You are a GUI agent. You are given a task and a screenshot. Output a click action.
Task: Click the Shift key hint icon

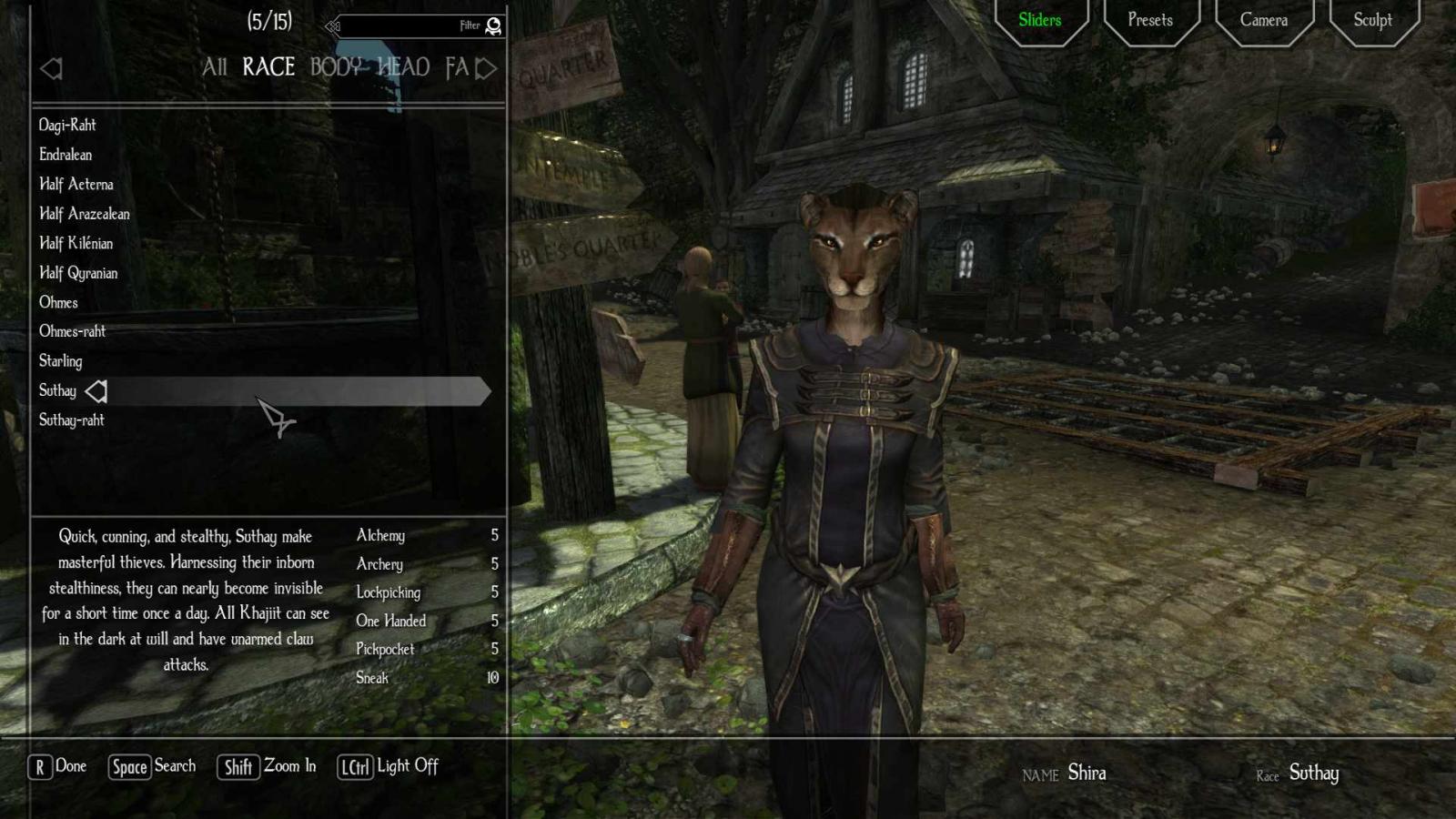238,767
